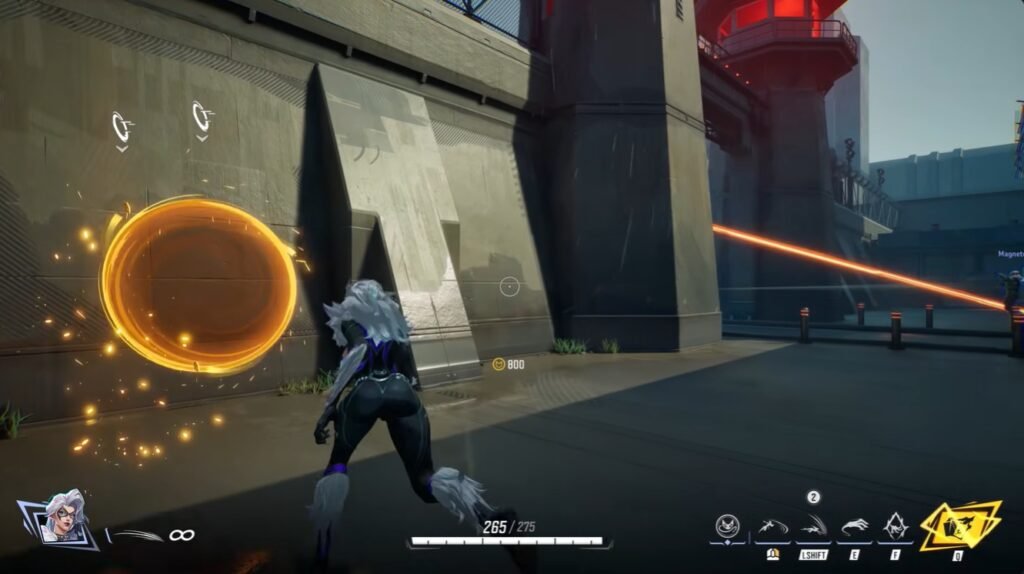
Task: Use the leaping kick ability icon
Action: [x=771, y=526]
